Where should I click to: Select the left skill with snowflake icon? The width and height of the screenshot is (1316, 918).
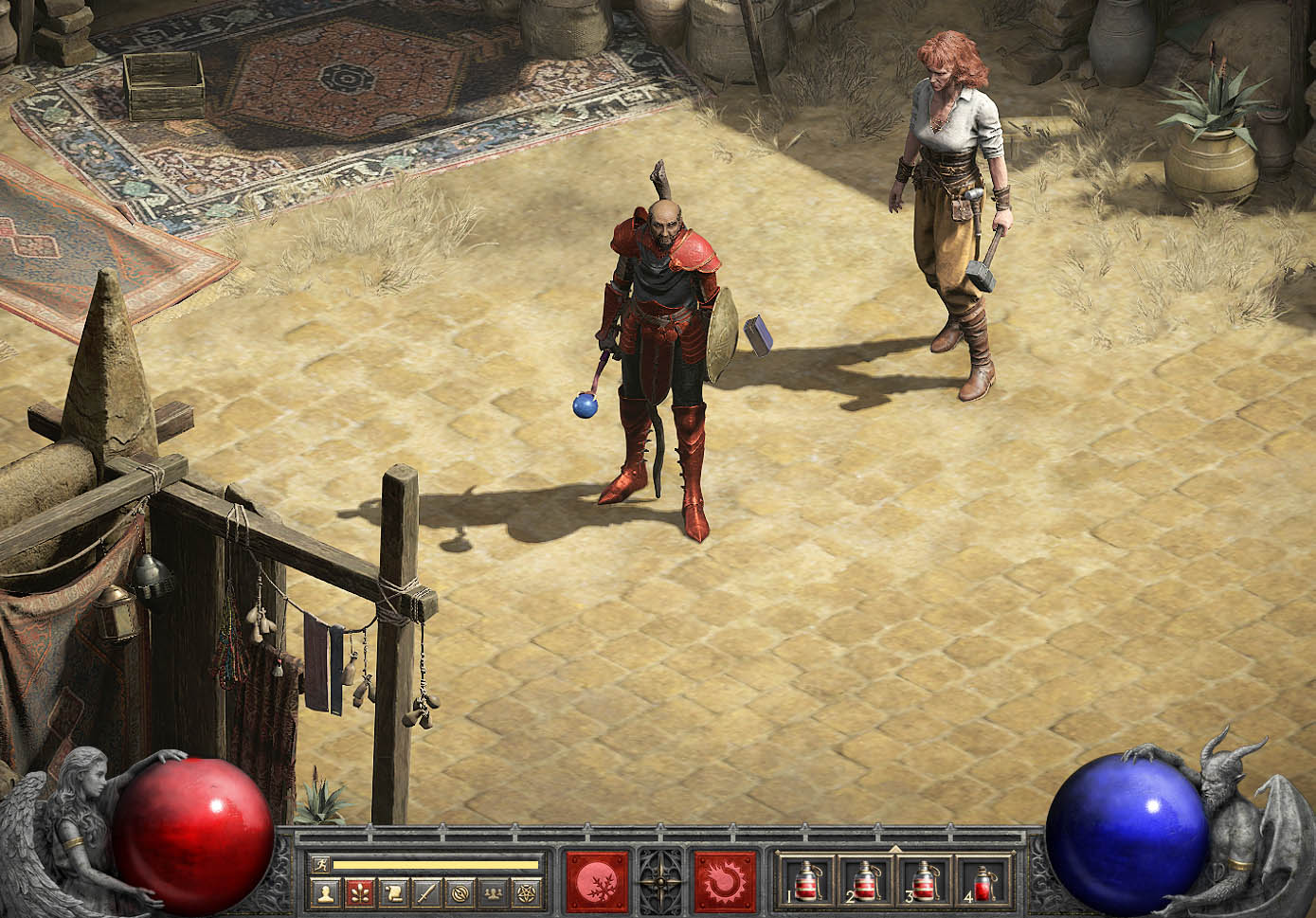(597, 882)
